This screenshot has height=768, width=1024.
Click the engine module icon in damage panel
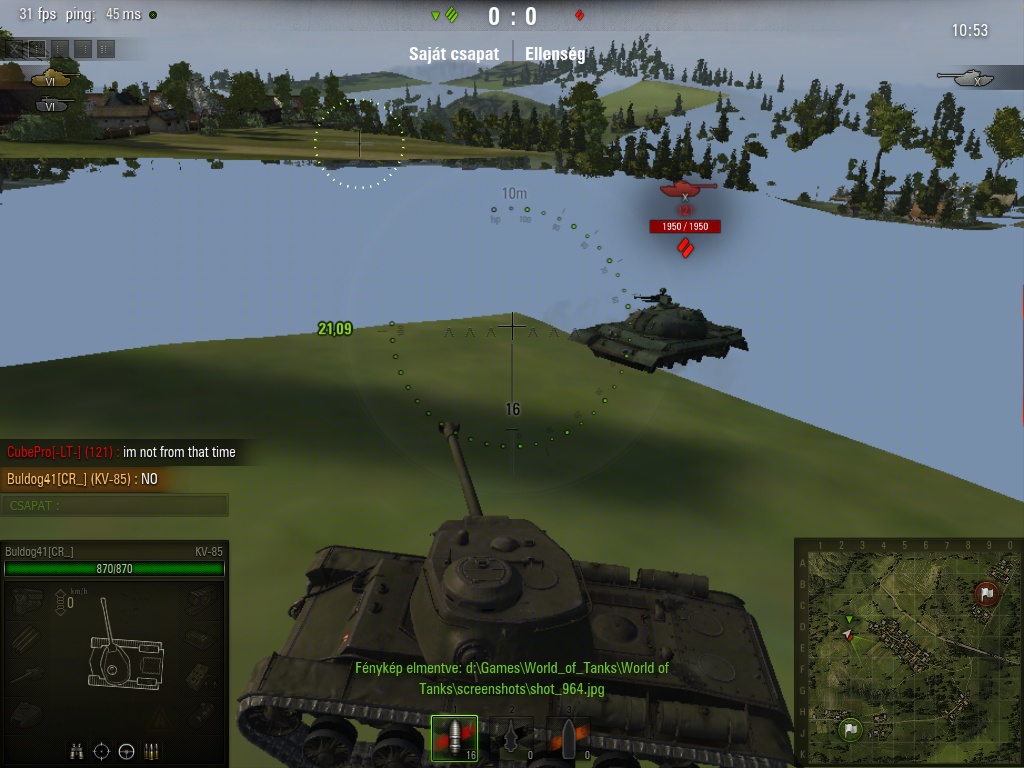click(27, 600)
